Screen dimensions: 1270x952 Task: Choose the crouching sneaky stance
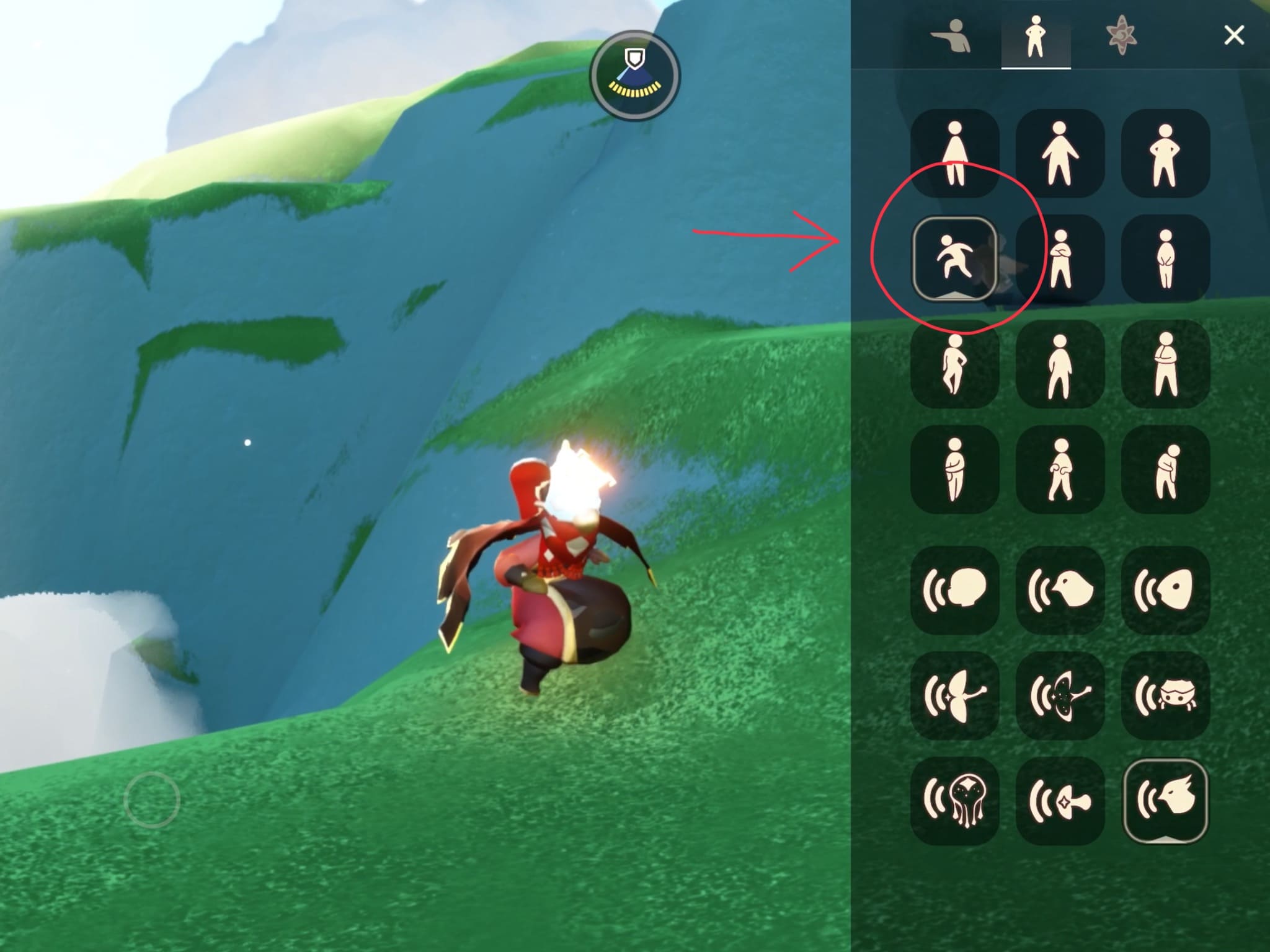[954, 258]
